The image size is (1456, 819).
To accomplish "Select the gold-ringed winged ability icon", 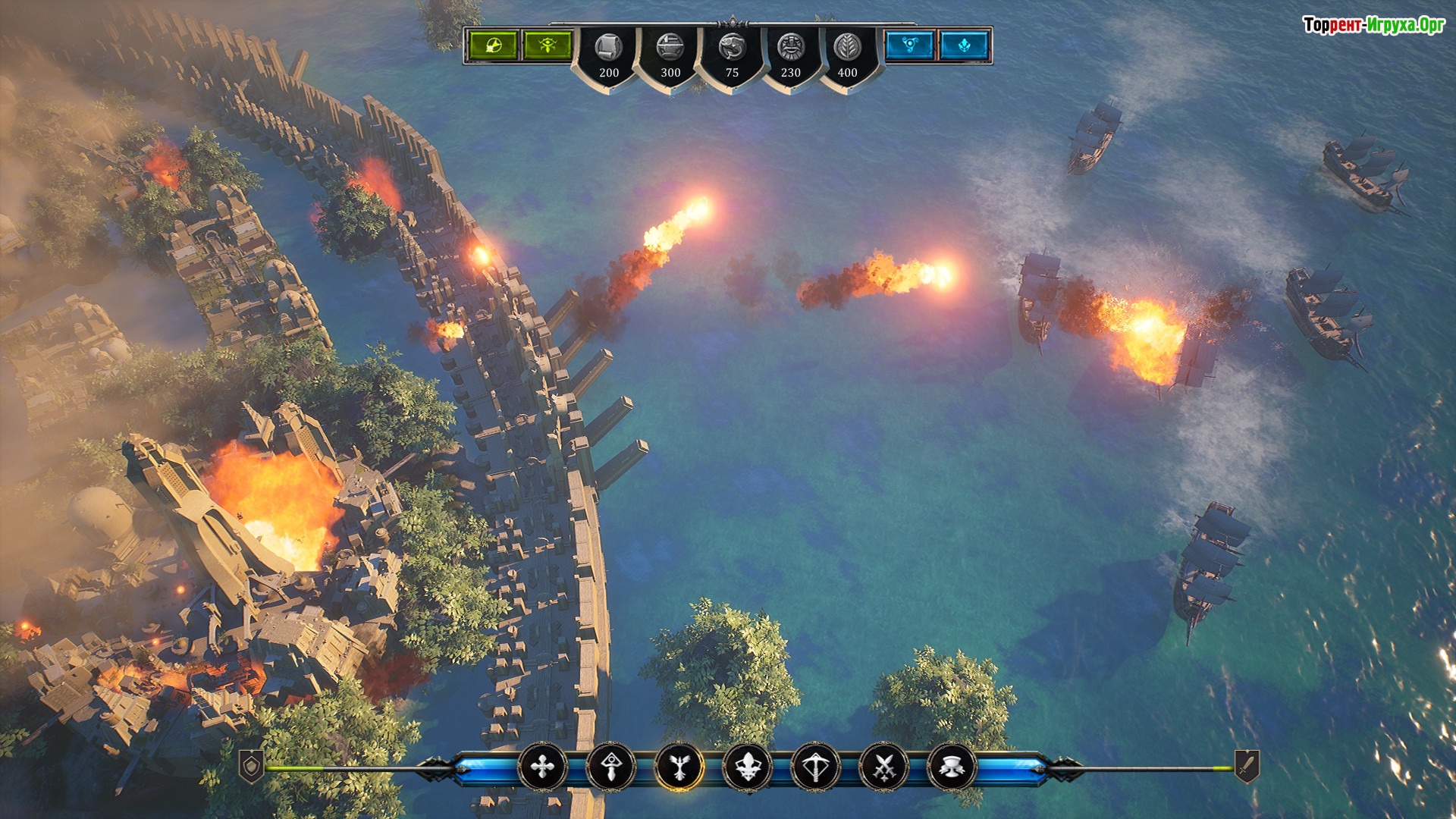I will coord(679,767).
